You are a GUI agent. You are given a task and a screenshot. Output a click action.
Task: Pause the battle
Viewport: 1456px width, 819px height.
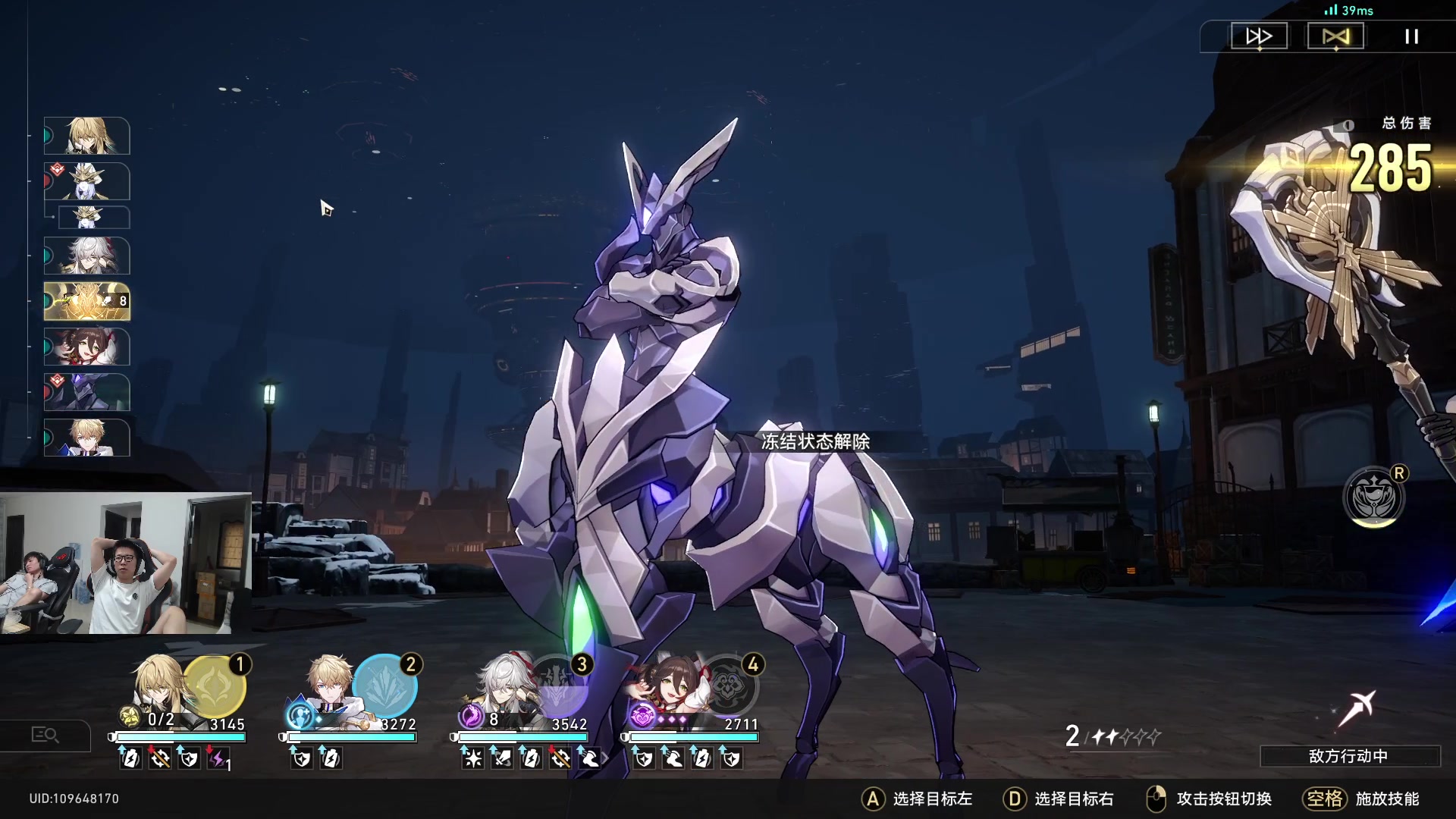pos(1411,36)
